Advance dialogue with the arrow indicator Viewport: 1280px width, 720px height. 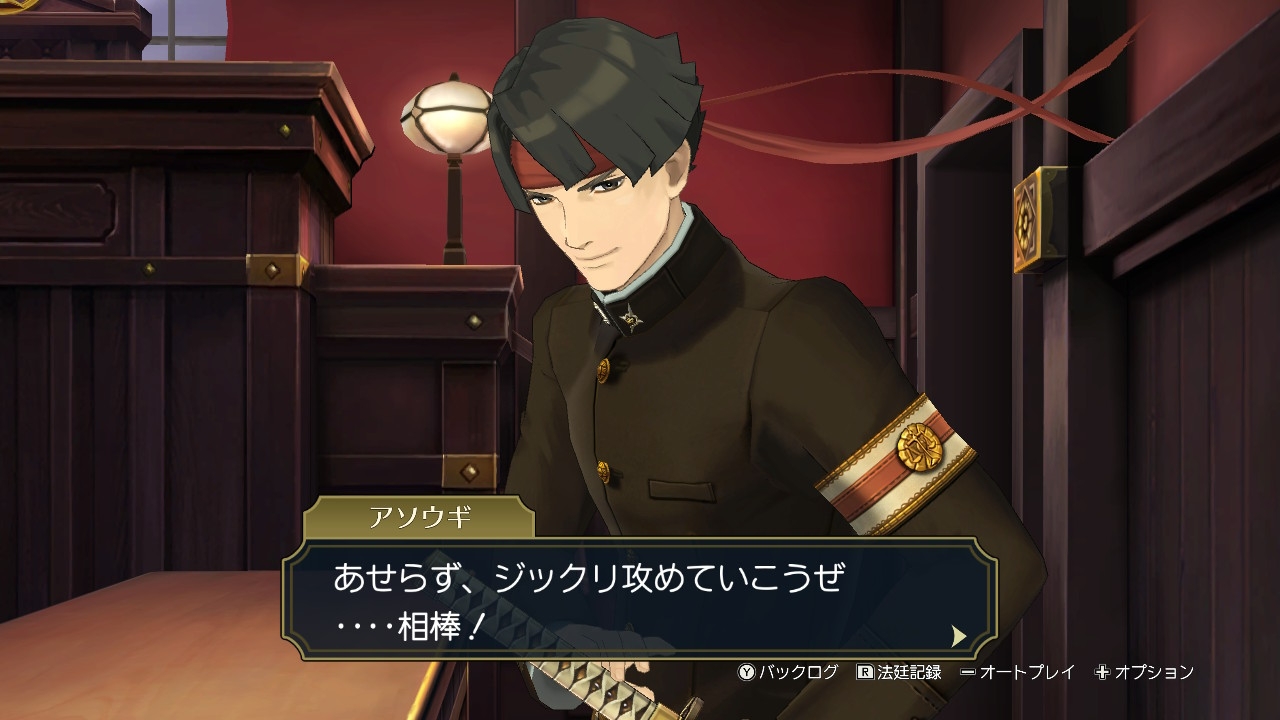click(959, 635)
